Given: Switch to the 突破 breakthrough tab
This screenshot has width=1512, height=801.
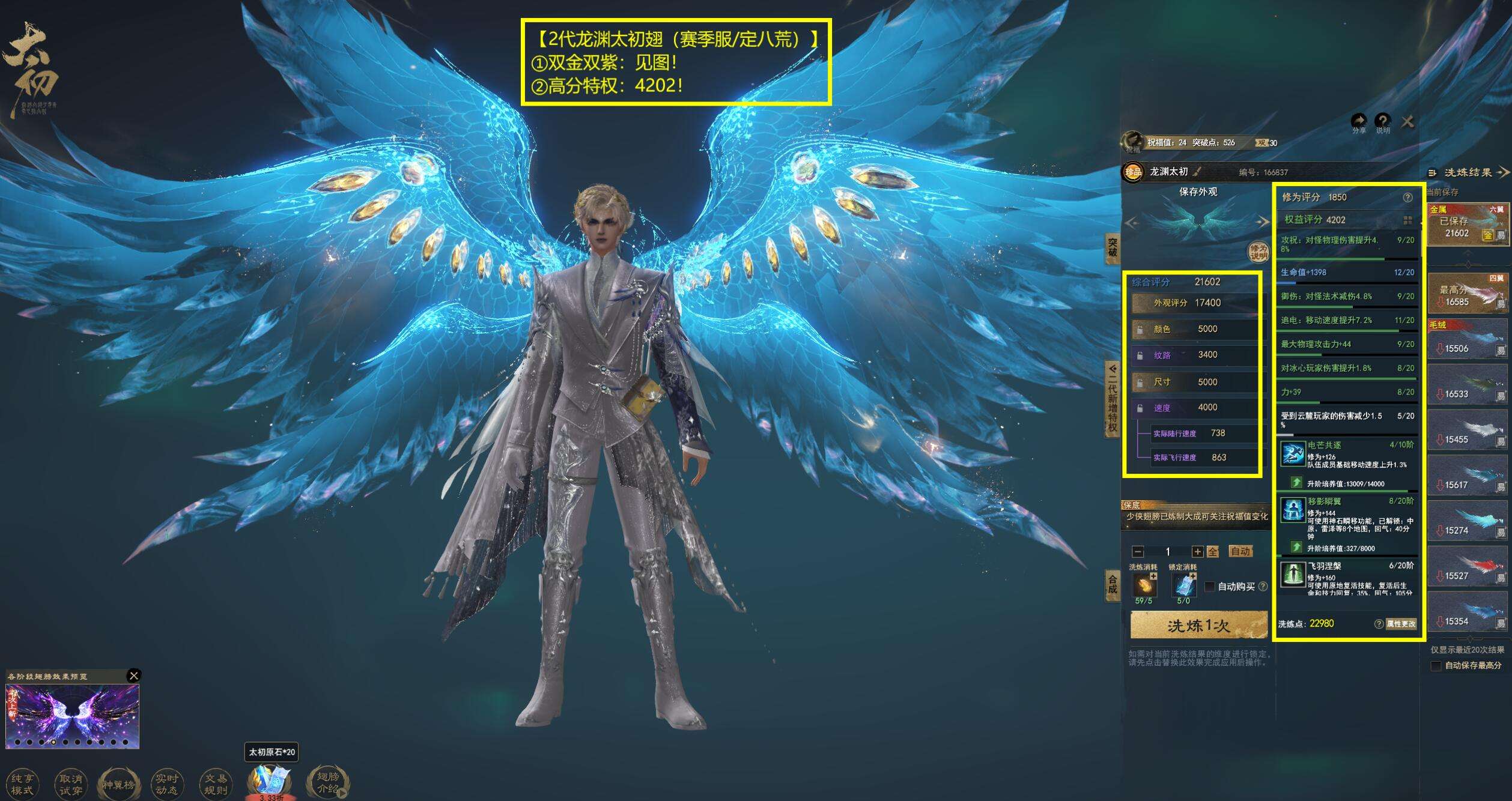Looking at the screenshot, I should [1112, 247].
